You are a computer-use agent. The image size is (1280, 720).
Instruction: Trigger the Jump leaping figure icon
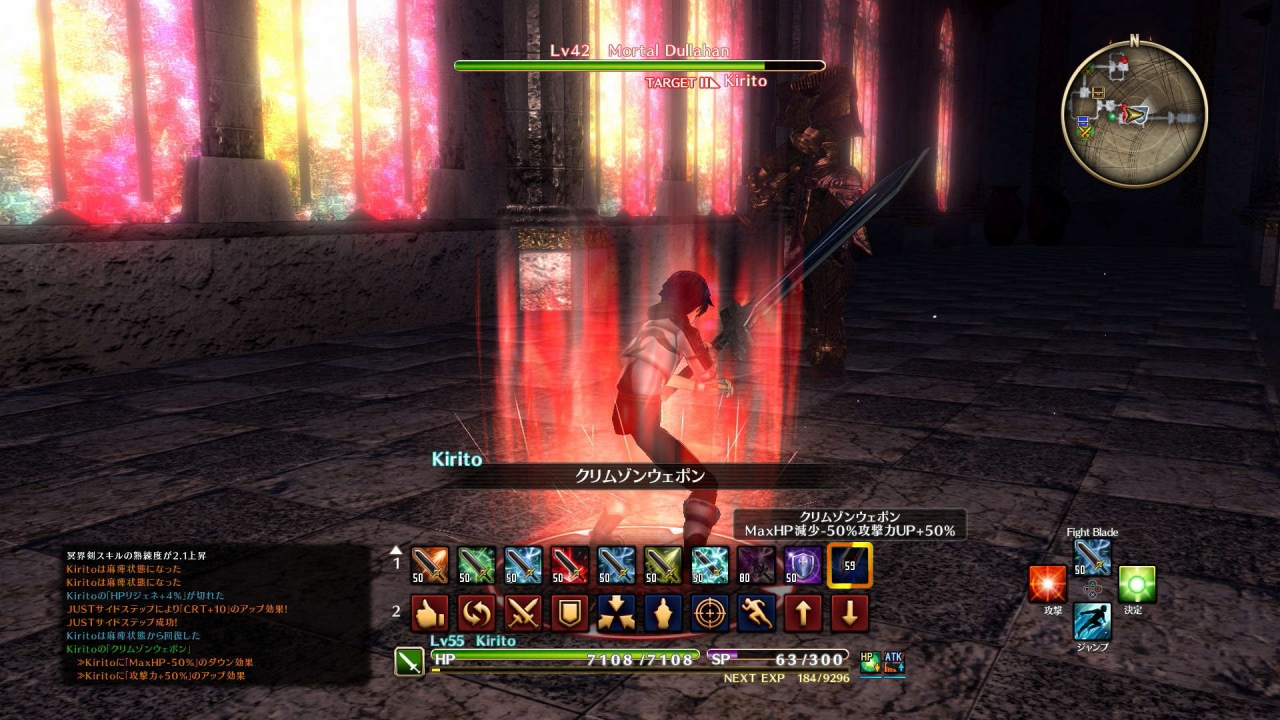point(1092,621)
